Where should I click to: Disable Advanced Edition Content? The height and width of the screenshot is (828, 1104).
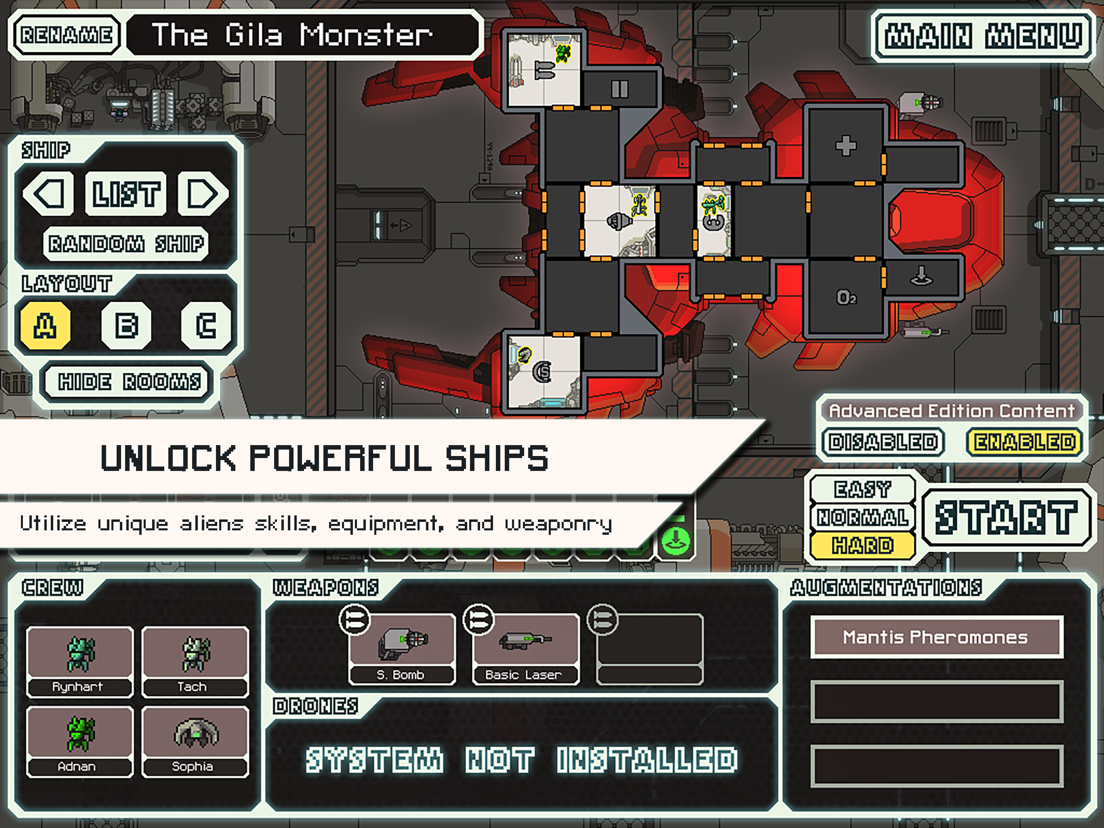(884, 442)
